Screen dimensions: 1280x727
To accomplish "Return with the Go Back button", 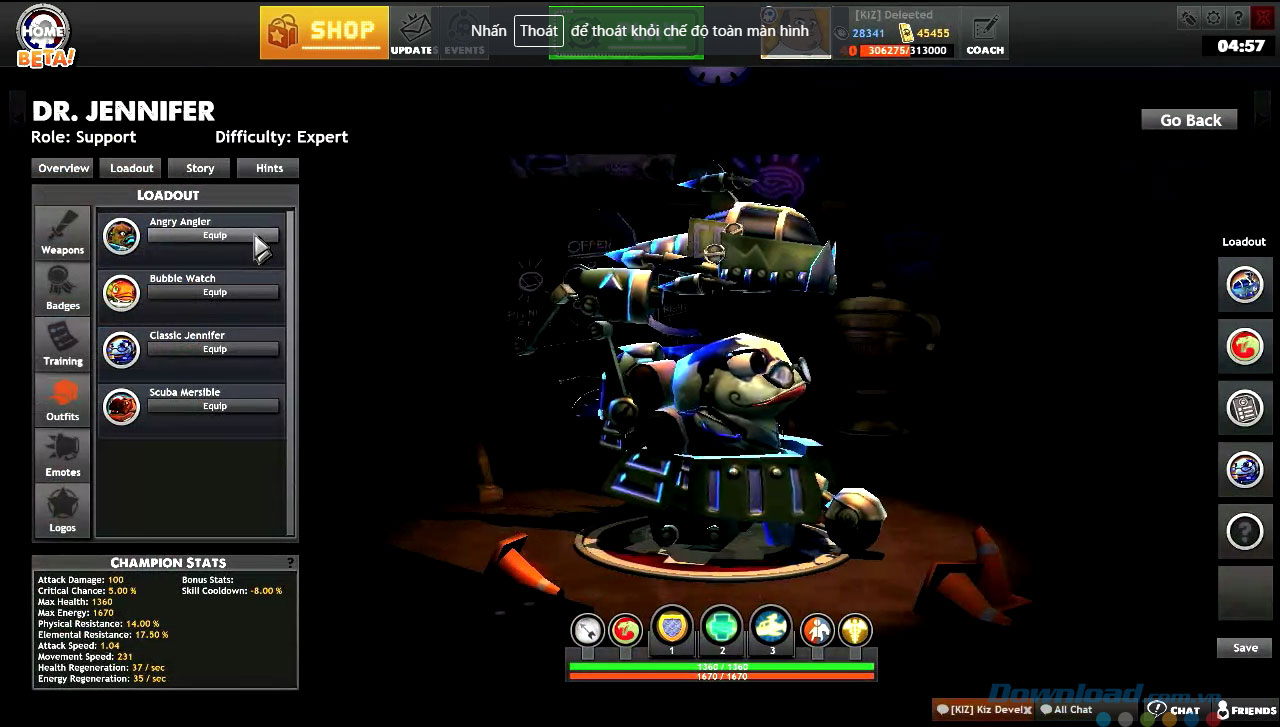I will [x=1189, y=120].
